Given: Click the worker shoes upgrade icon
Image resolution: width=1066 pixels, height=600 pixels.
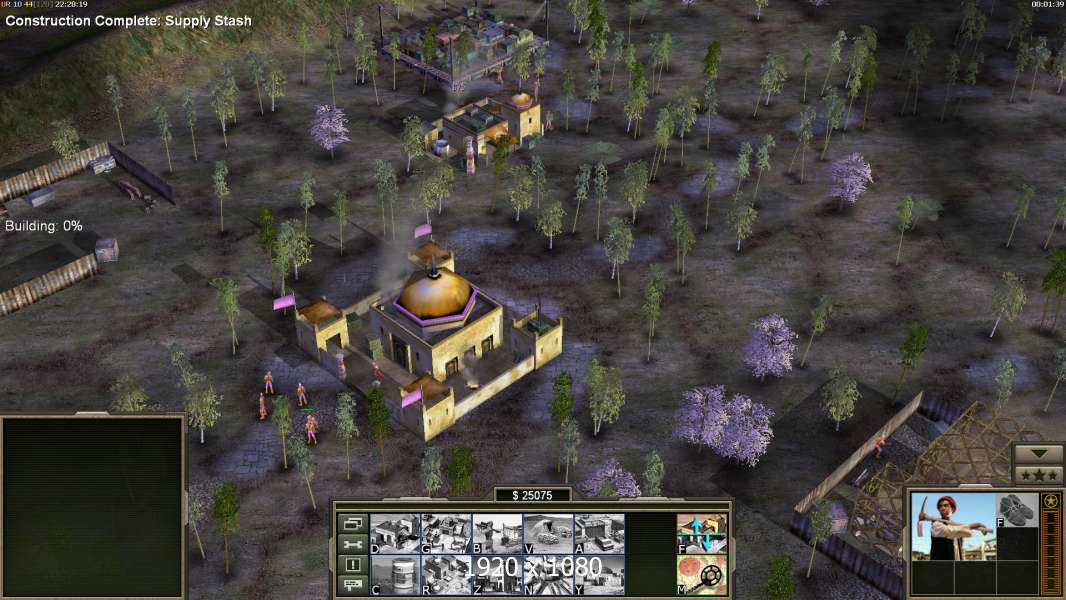Looking at the screenshot, I should [1017, 509].
